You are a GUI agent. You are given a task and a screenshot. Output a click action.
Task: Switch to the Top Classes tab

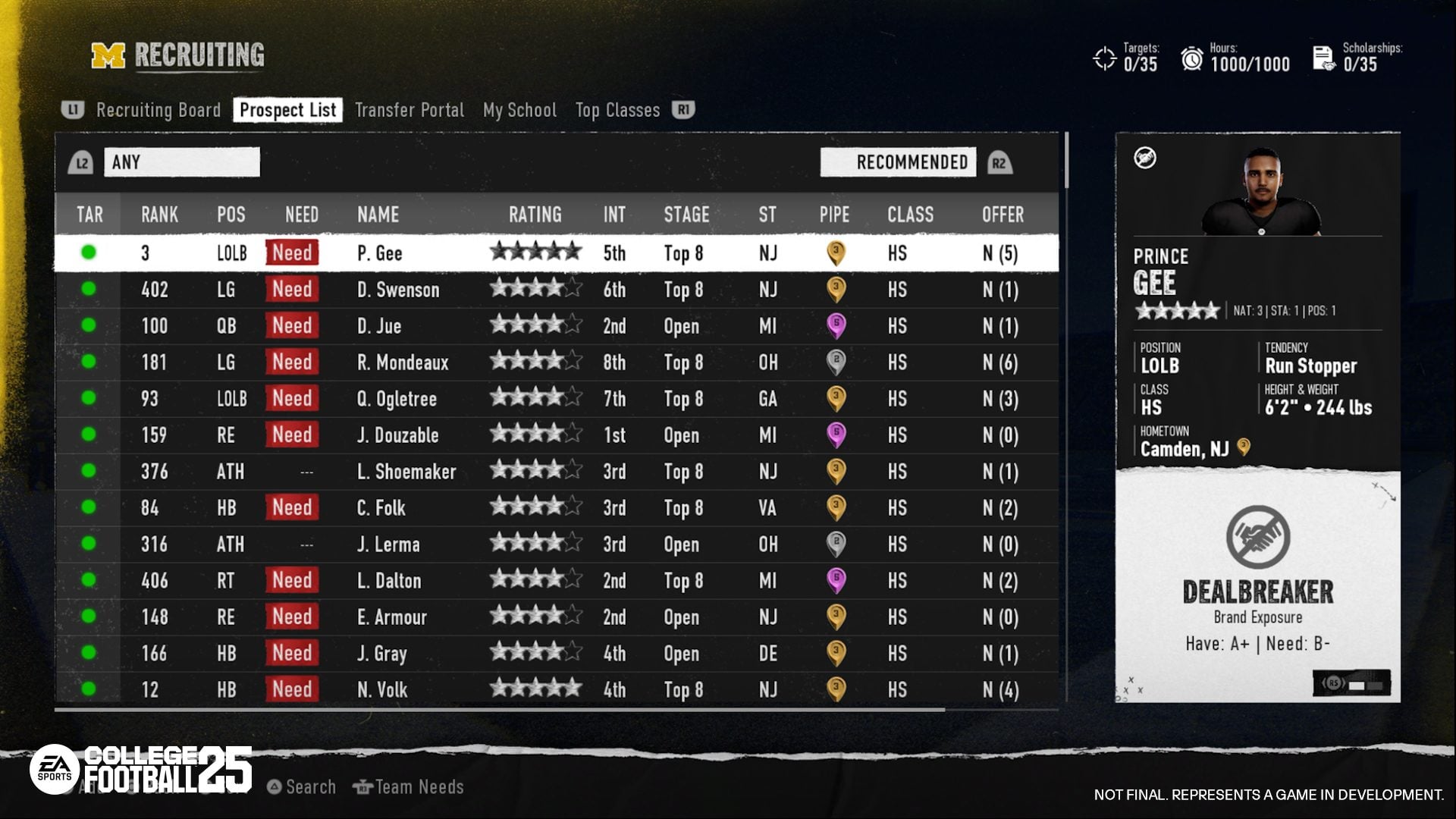coord(617,110)
